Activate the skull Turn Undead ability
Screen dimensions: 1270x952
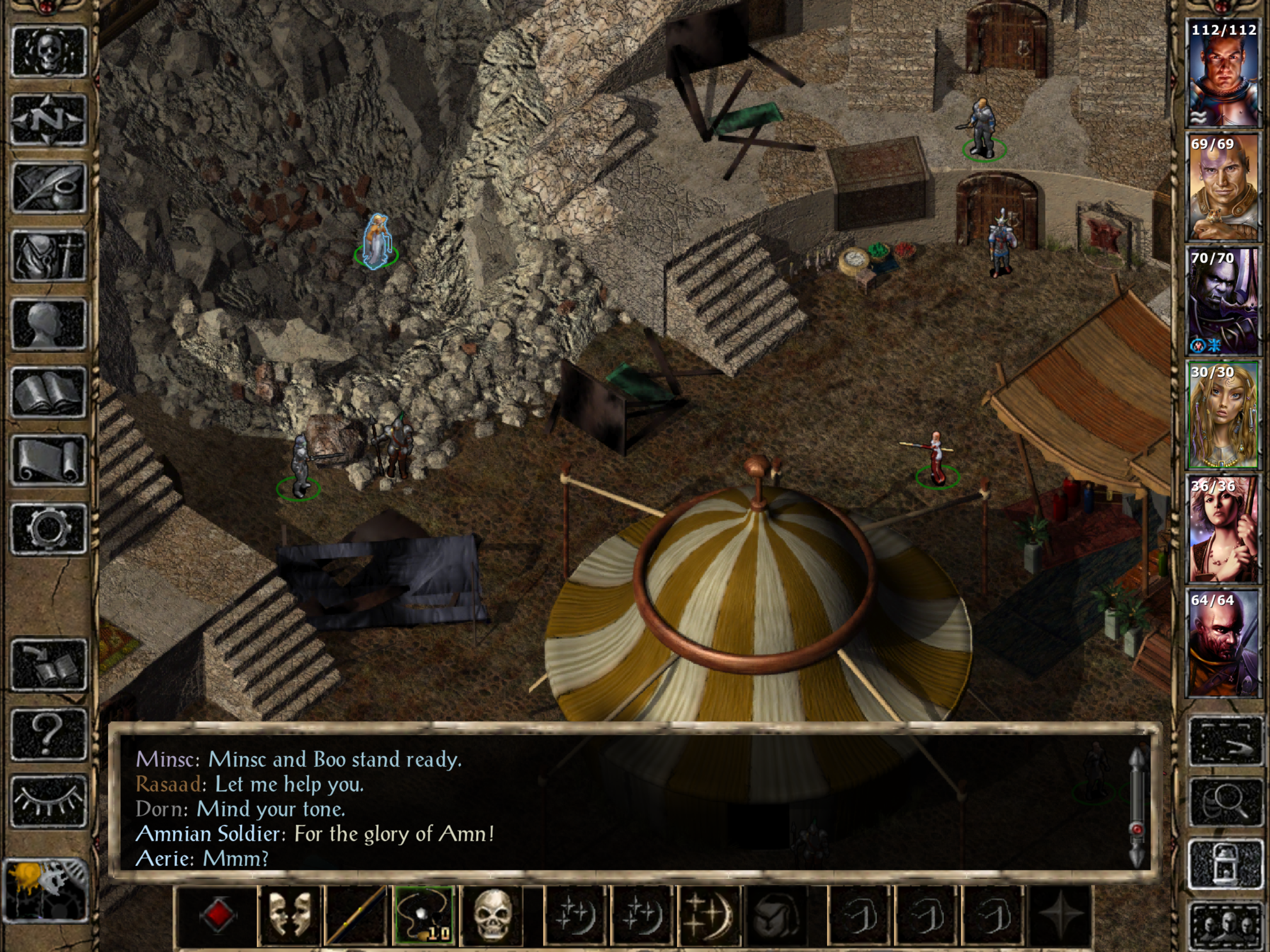click(x=492, y=915)
